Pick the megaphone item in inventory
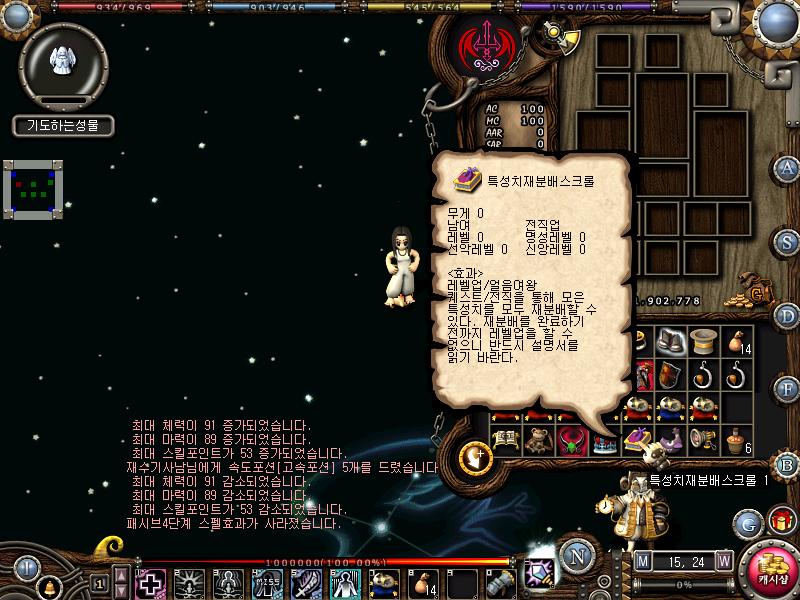 click(x=706, y=439)
